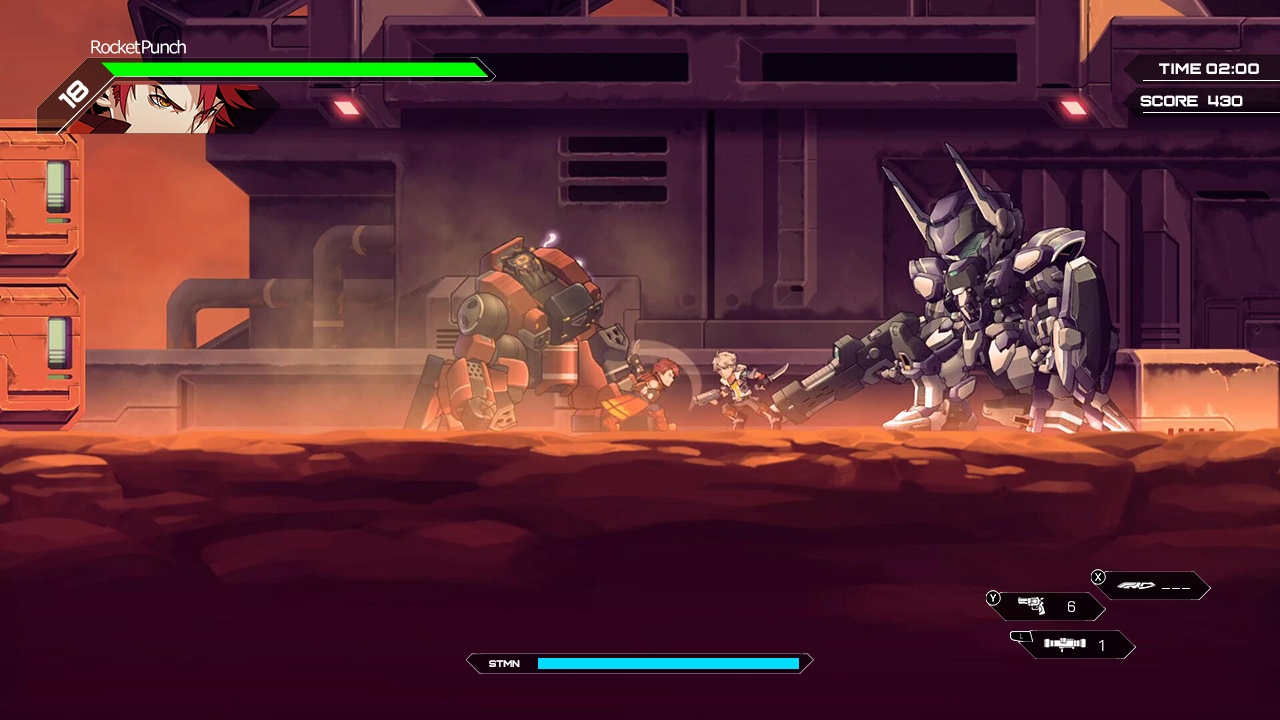The image size is (1280, 720).
Task: Open the revolver weapon slot panel
Action: [x=1040, y=606]
